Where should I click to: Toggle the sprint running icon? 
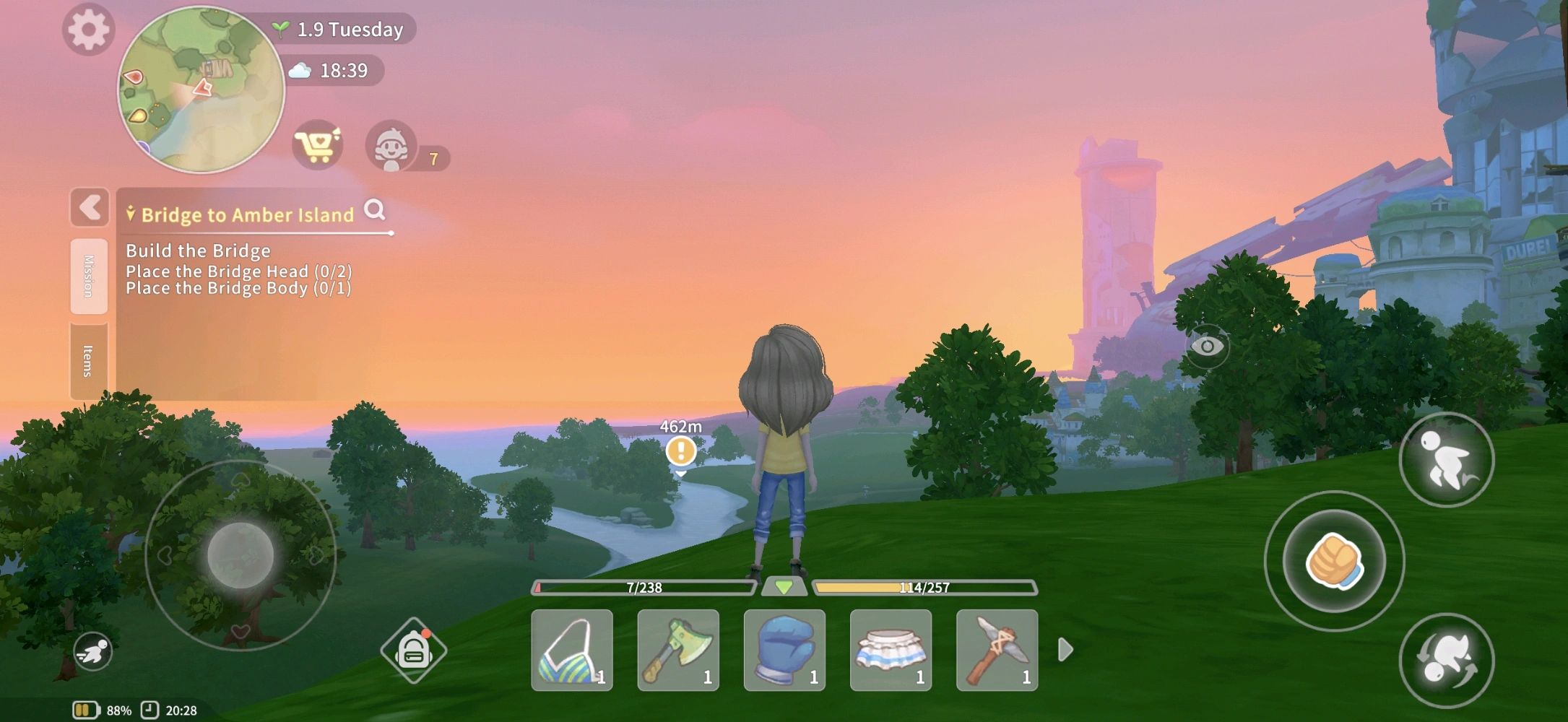click(x=93, y=652)
